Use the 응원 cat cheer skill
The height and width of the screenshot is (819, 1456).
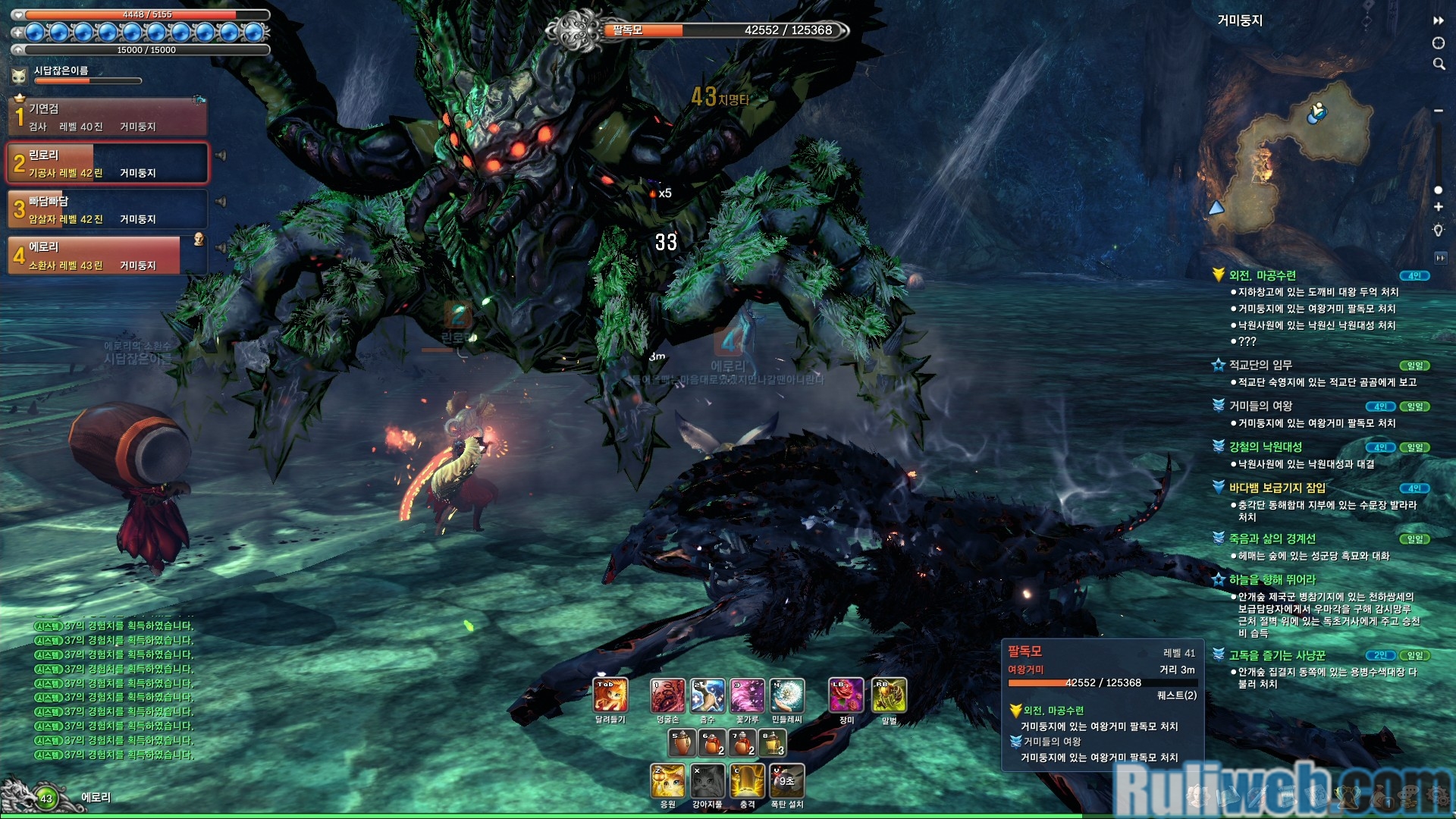click(667, 781)
